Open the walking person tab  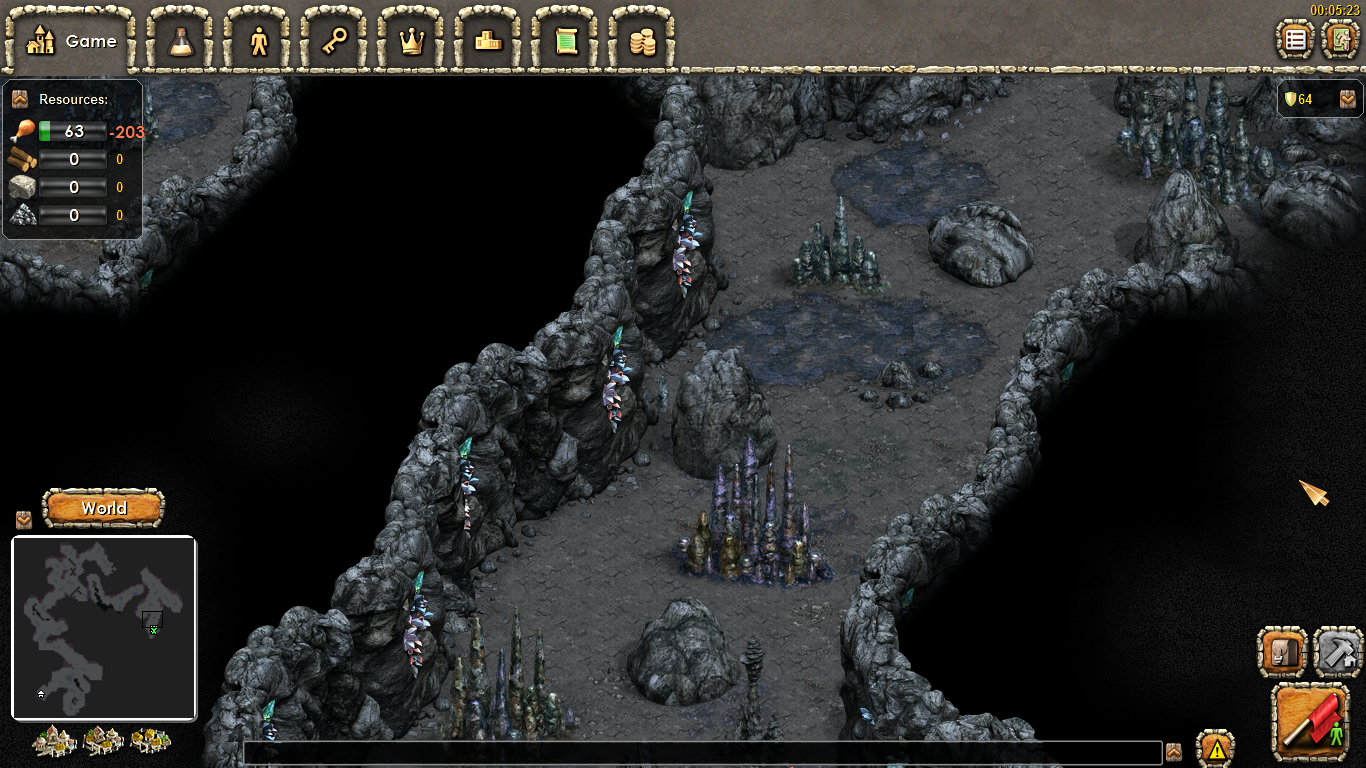pos(259,41)
